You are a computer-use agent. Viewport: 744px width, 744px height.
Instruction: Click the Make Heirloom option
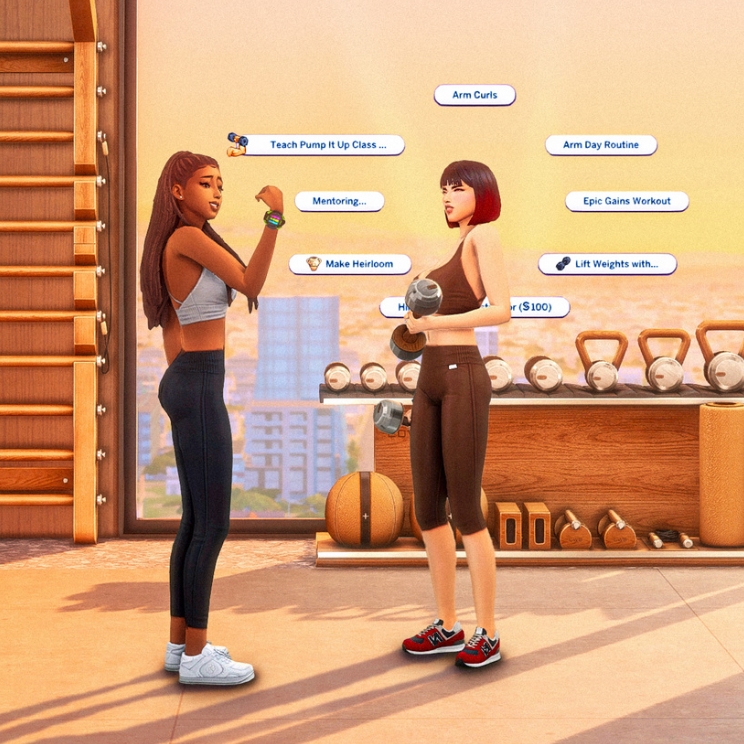tap(352, 264)
